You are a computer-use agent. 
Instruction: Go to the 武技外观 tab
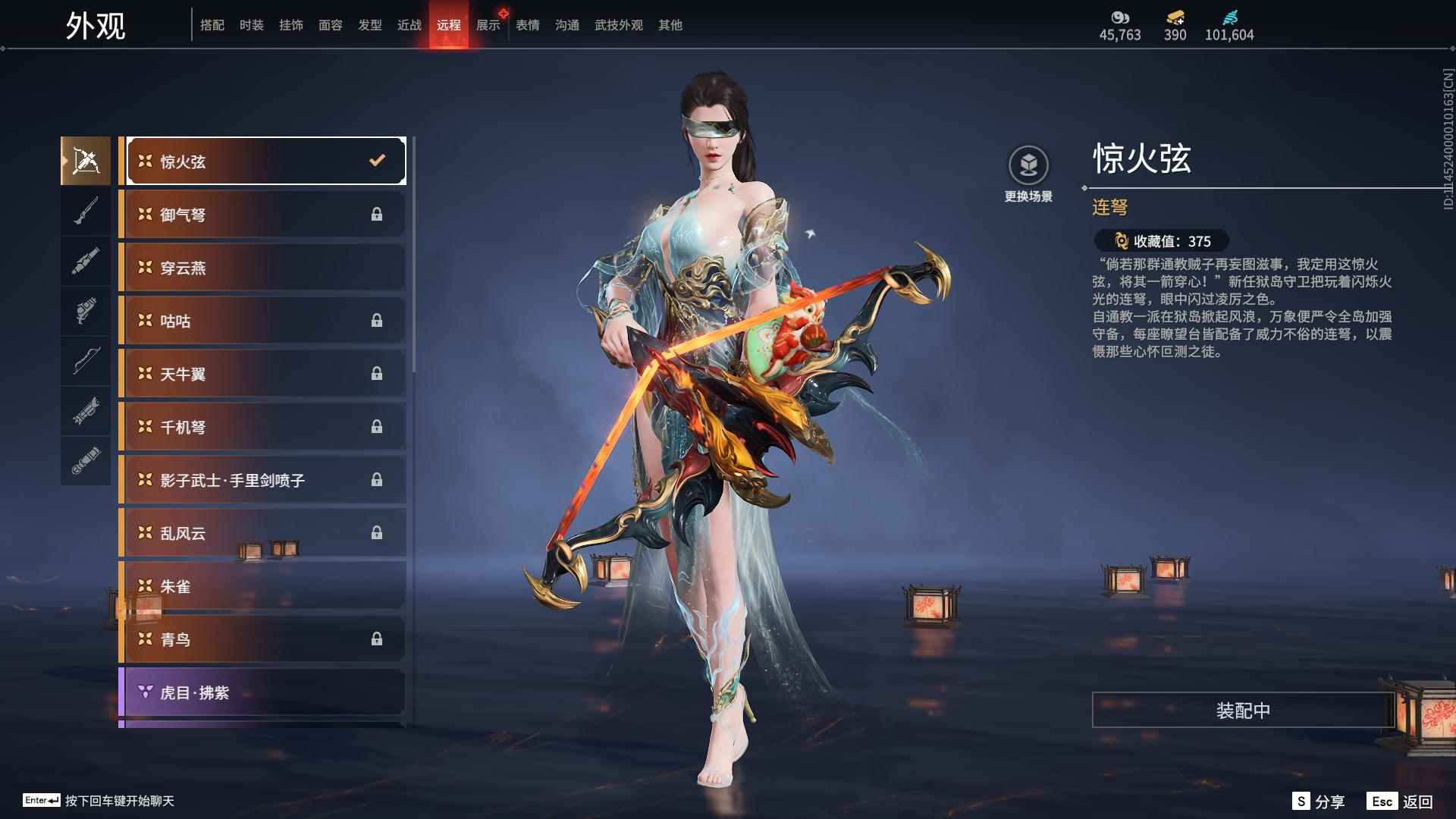tap(618, 25)
